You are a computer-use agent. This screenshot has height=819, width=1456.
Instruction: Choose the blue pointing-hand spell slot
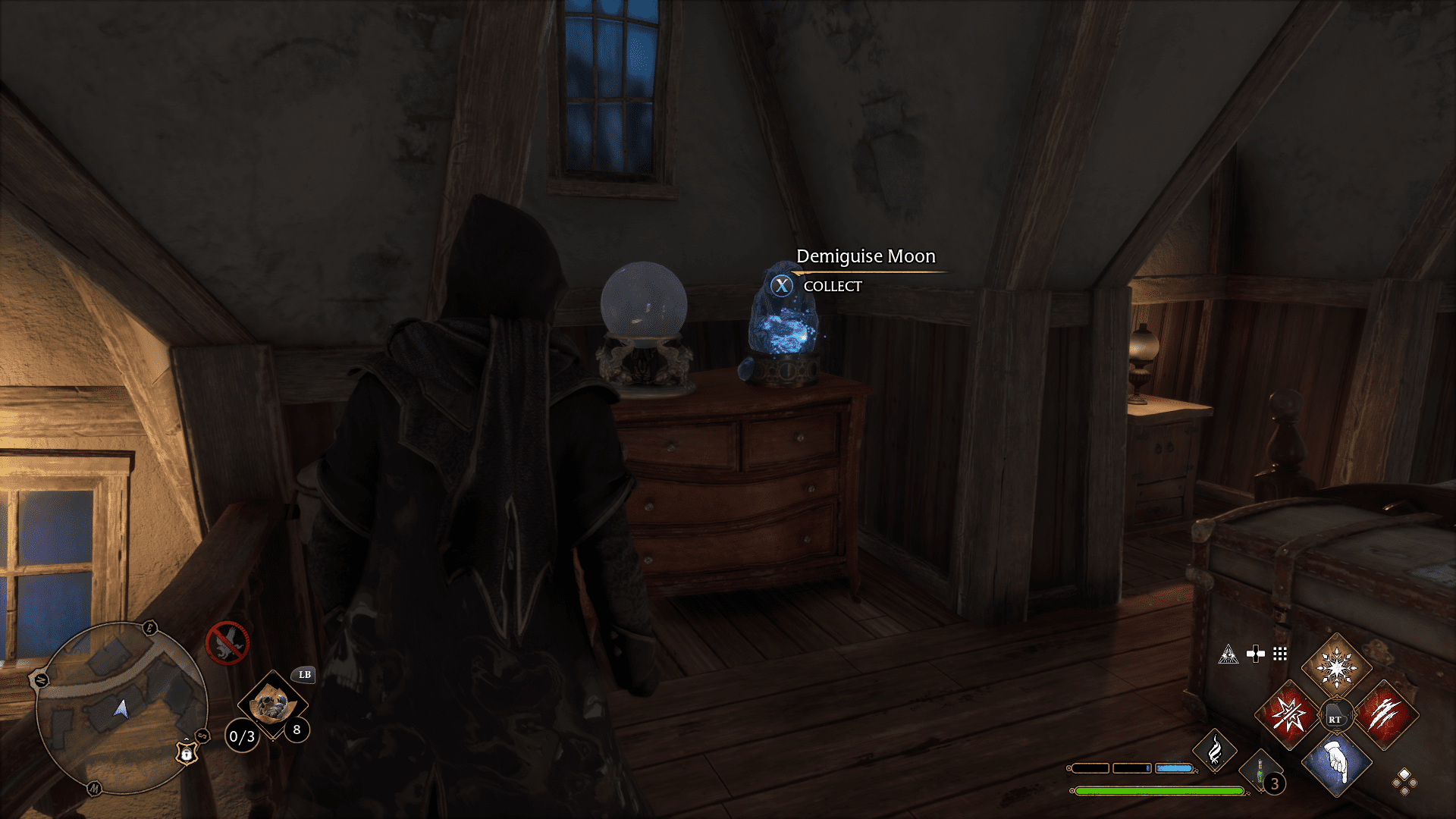(x=1336, y=762)
